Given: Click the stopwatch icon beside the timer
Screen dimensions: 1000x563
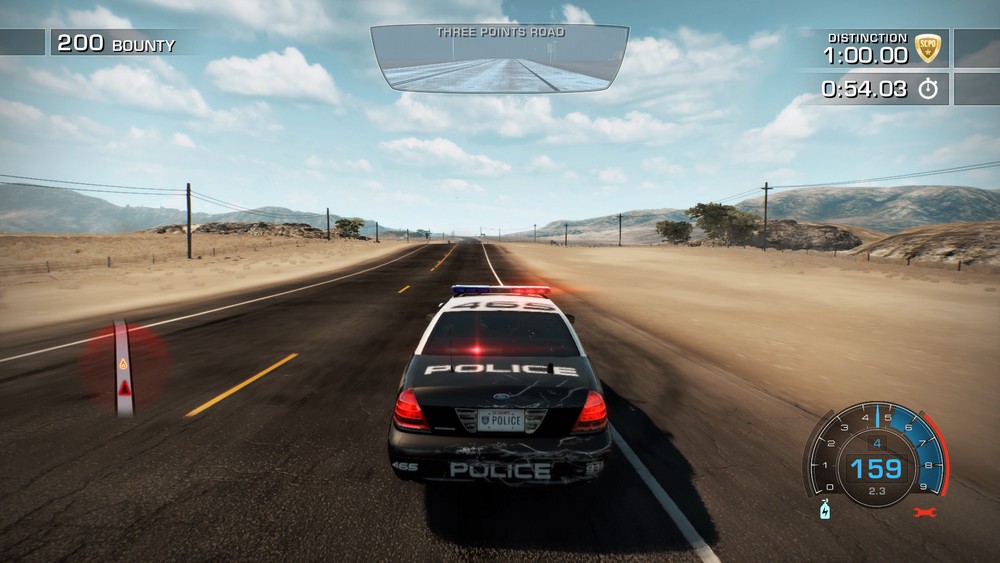Looking at the screenshot, I should (928, 89).
